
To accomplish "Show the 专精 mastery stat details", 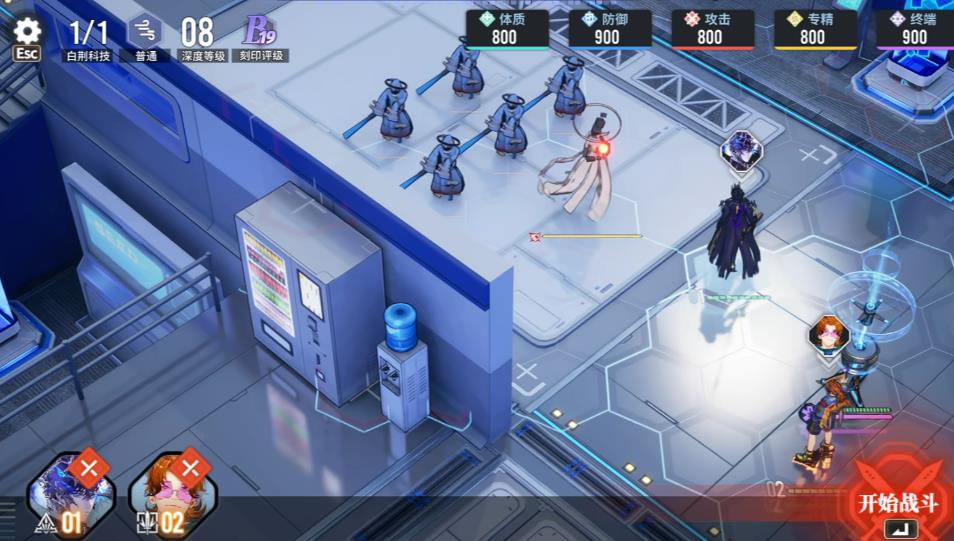I will click(x=814, y=29).
